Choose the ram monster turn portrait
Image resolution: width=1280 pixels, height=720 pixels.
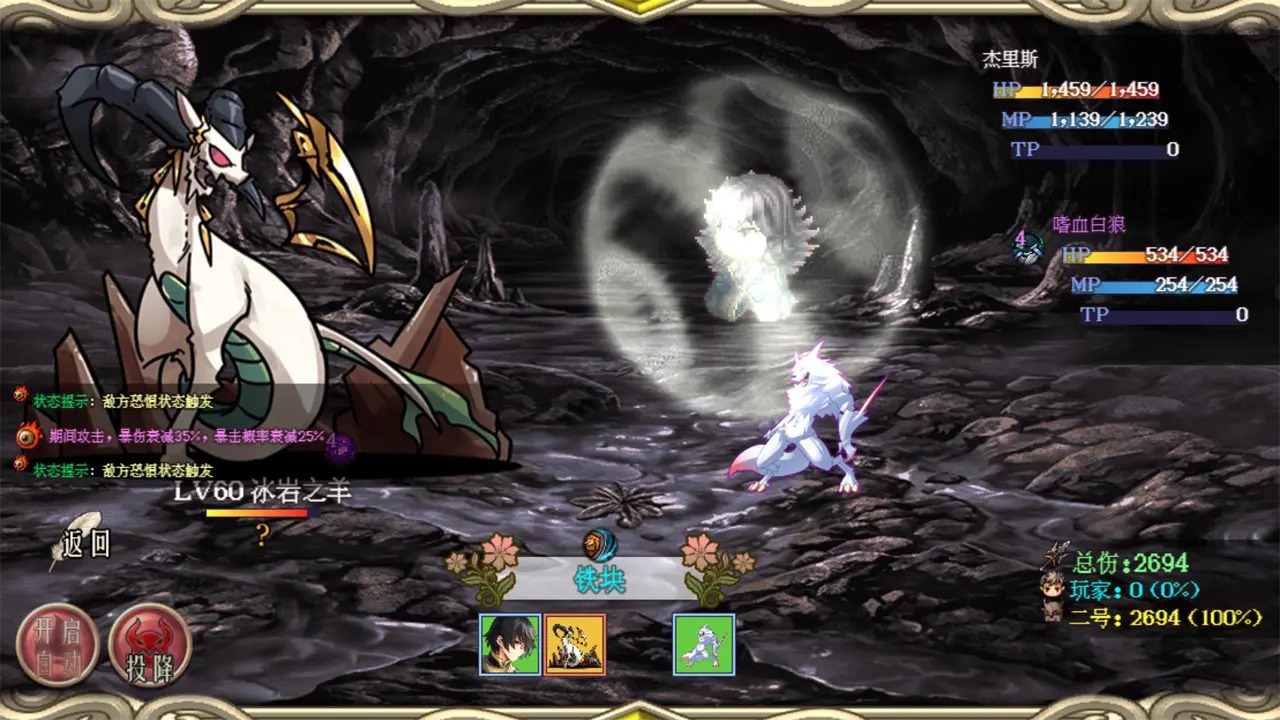coord(575,644)
